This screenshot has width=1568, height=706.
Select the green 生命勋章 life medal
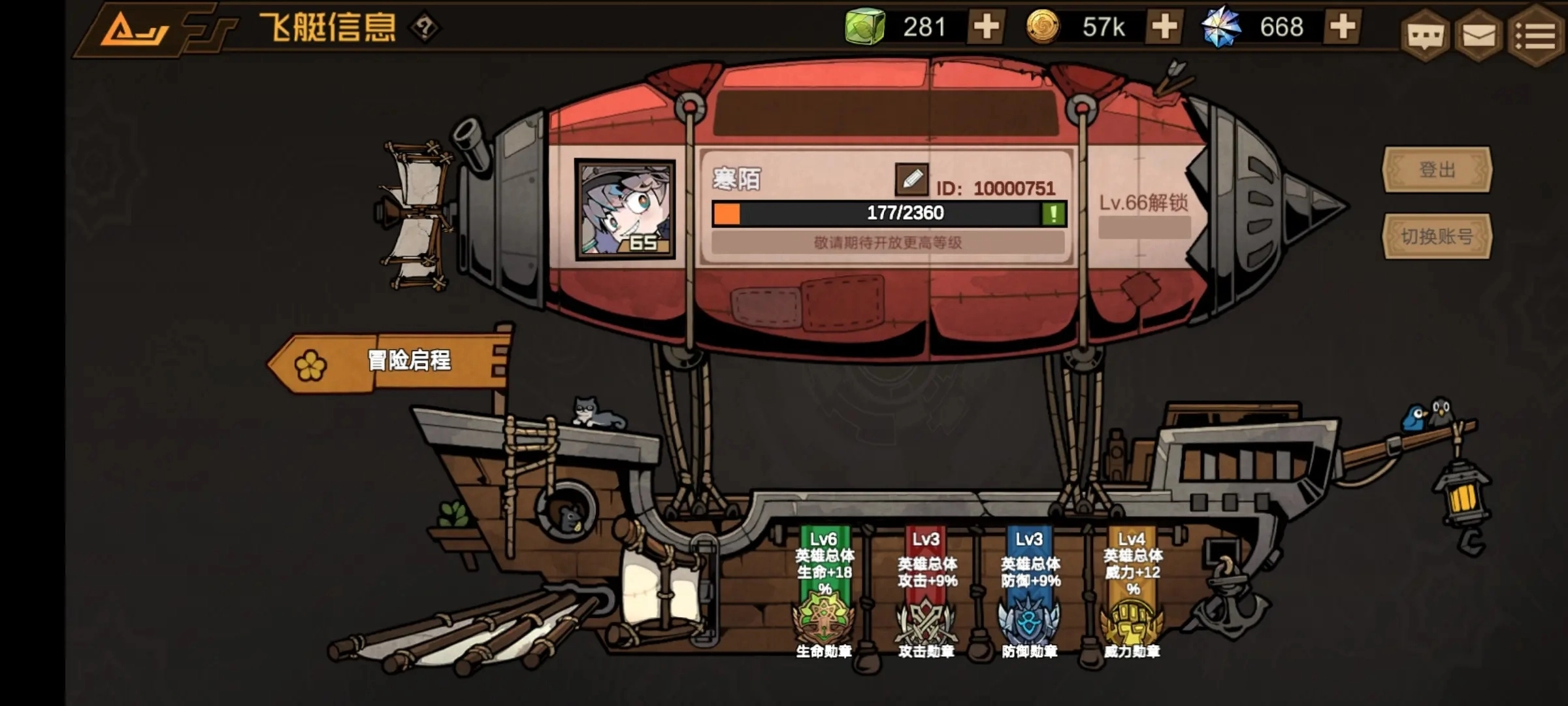click(x=823, y=618)
